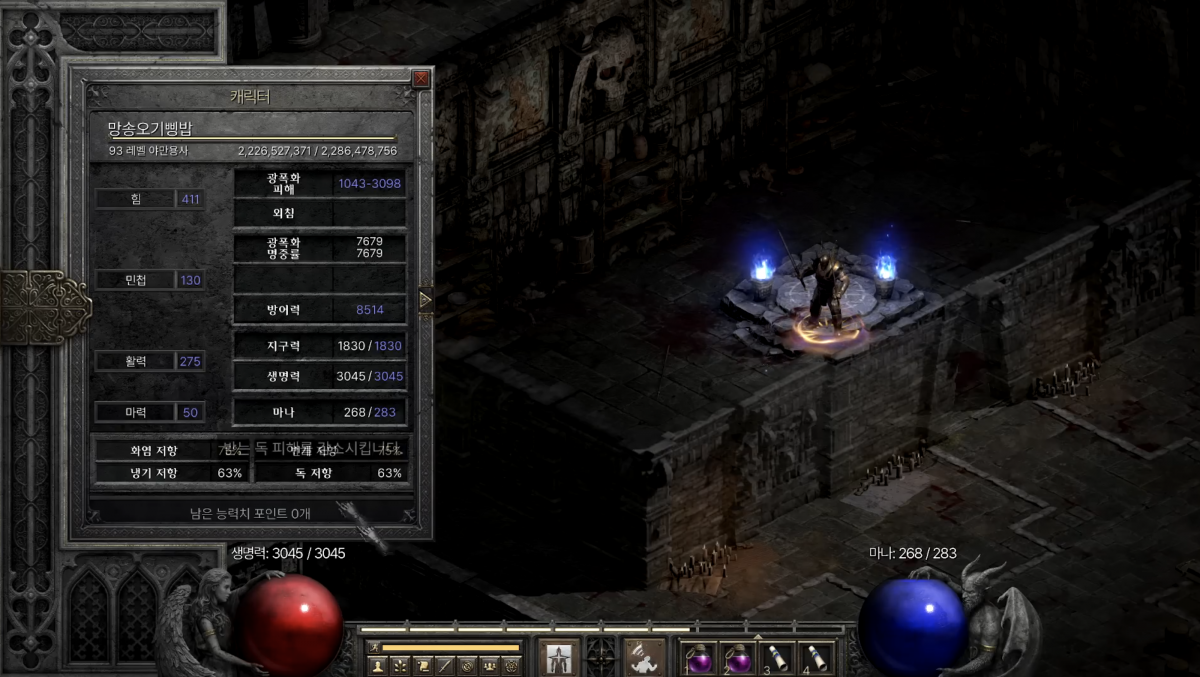Click the pentagram icon in mini menu
1200x677 pixels.
click(511, 665)
